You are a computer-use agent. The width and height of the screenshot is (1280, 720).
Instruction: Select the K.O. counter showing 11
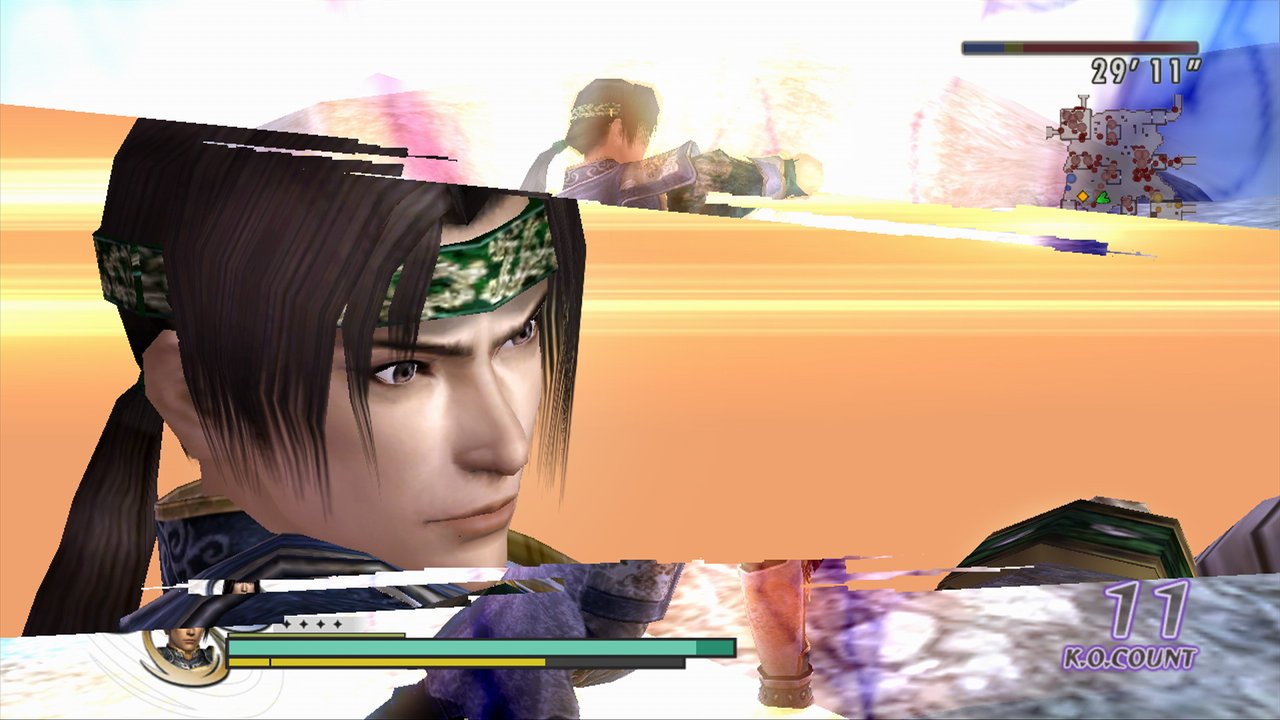(1143, 610)
